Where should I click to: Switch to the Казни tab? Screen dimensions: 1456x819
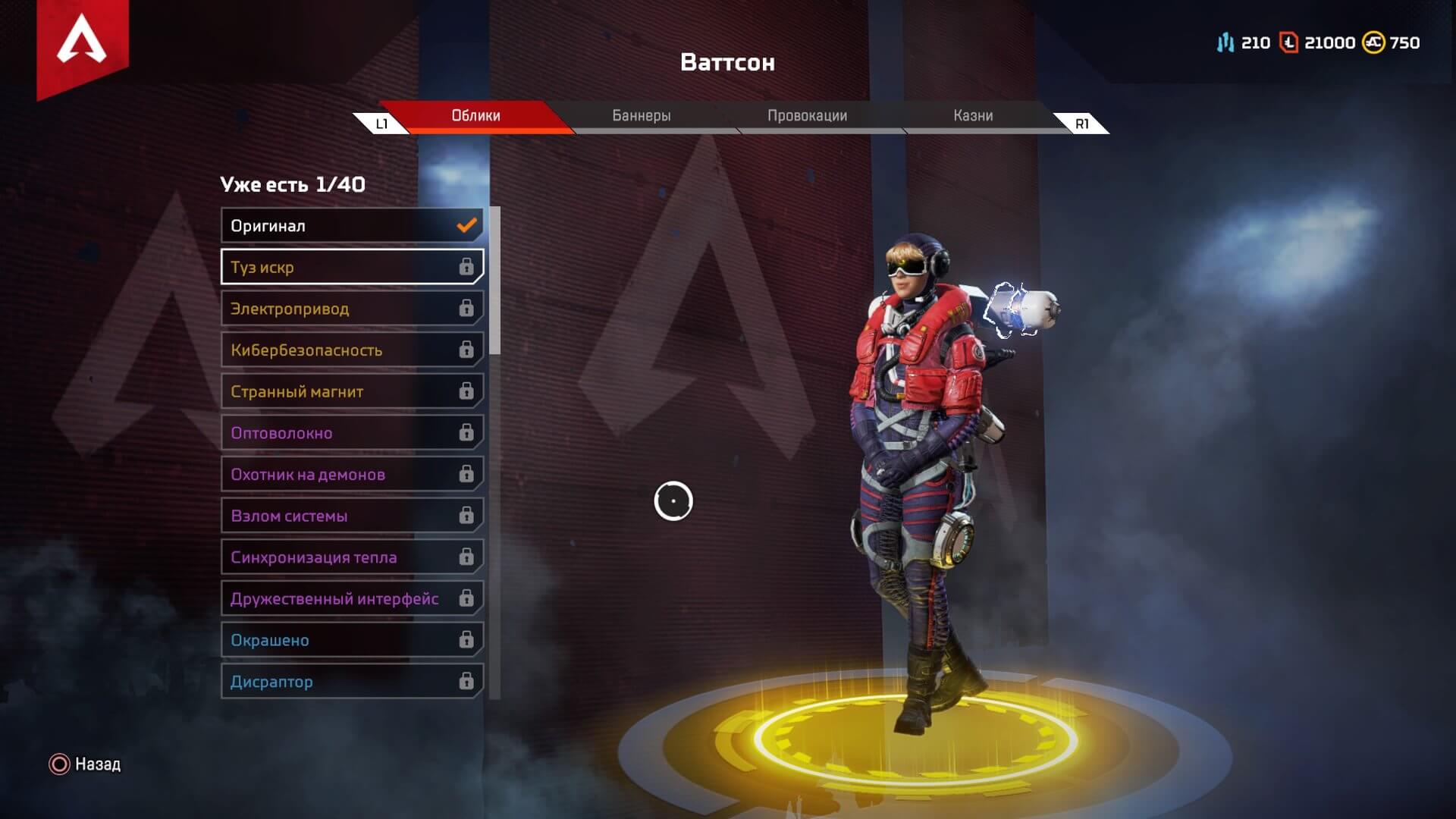[973, 115]
